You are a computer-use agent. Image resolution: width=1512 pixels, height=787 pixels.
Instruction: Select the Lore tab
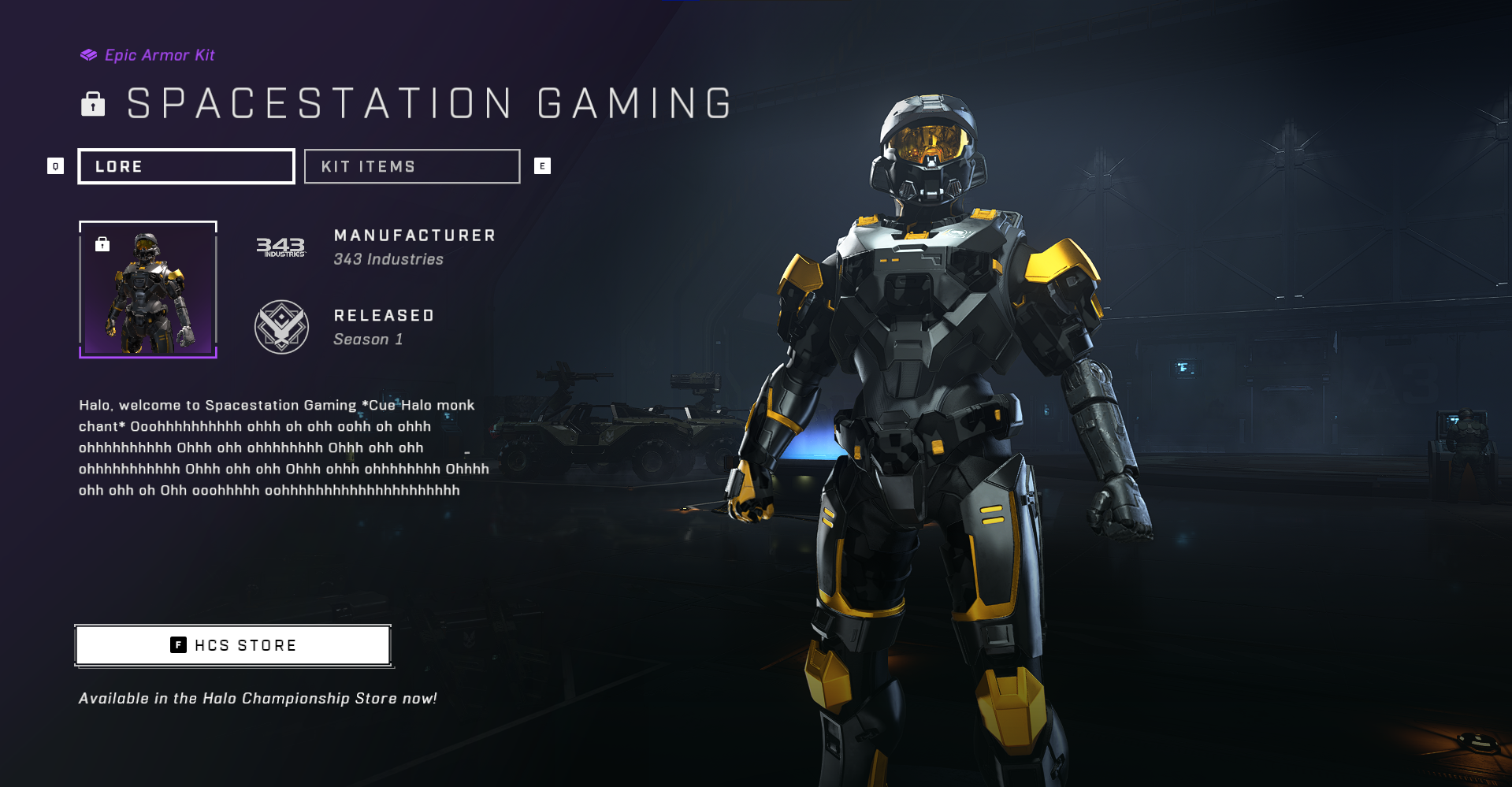coord(186,166)
